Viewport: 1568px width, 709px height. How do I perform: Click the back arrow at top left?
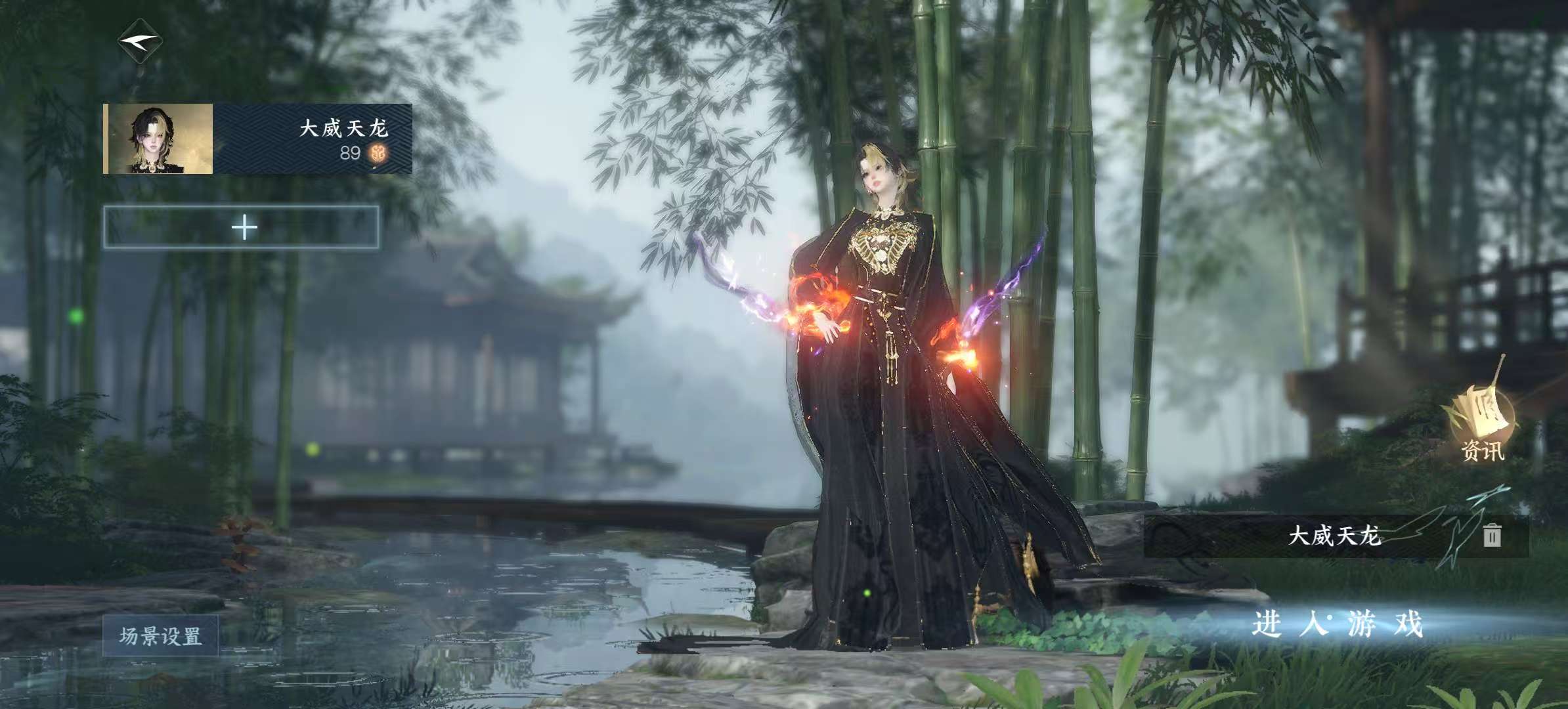click(x=141, y=42)
